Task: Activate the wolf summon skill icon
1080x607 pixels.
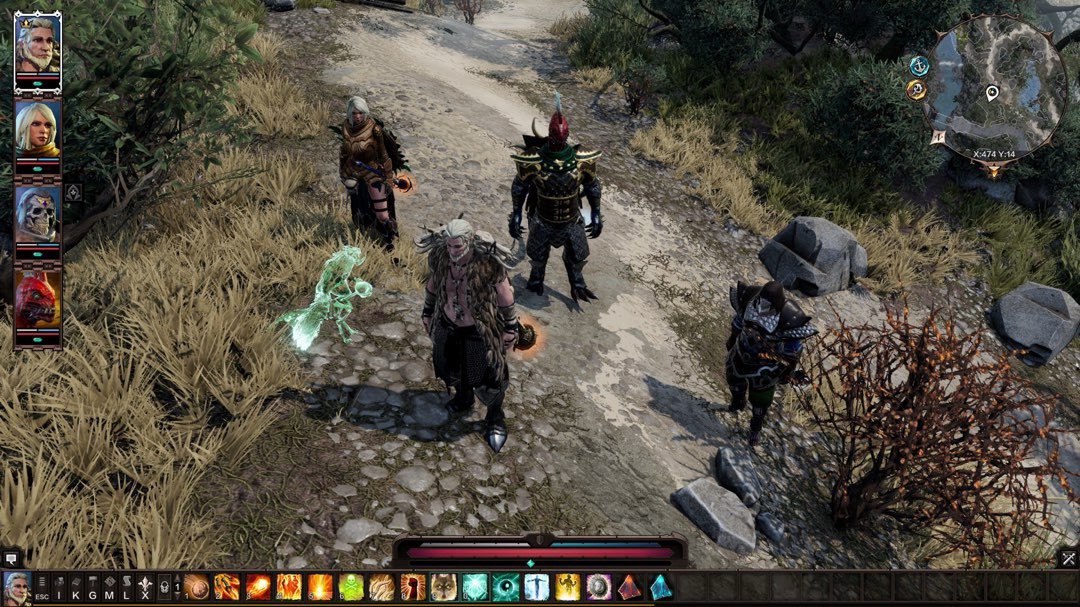Action: point(443,587)
